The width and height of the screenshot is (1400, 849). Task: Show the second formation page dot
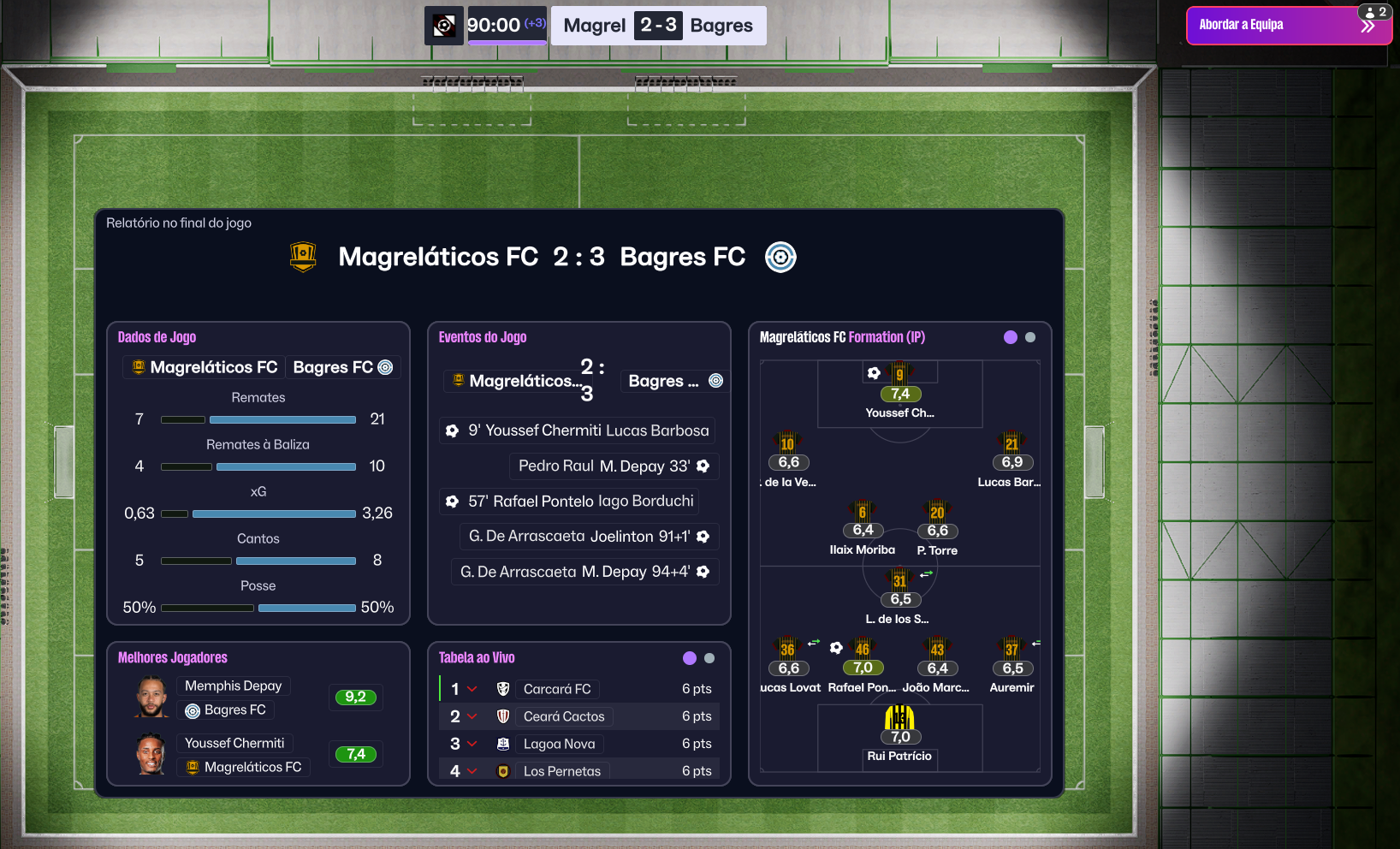[x=1030, y=337]
